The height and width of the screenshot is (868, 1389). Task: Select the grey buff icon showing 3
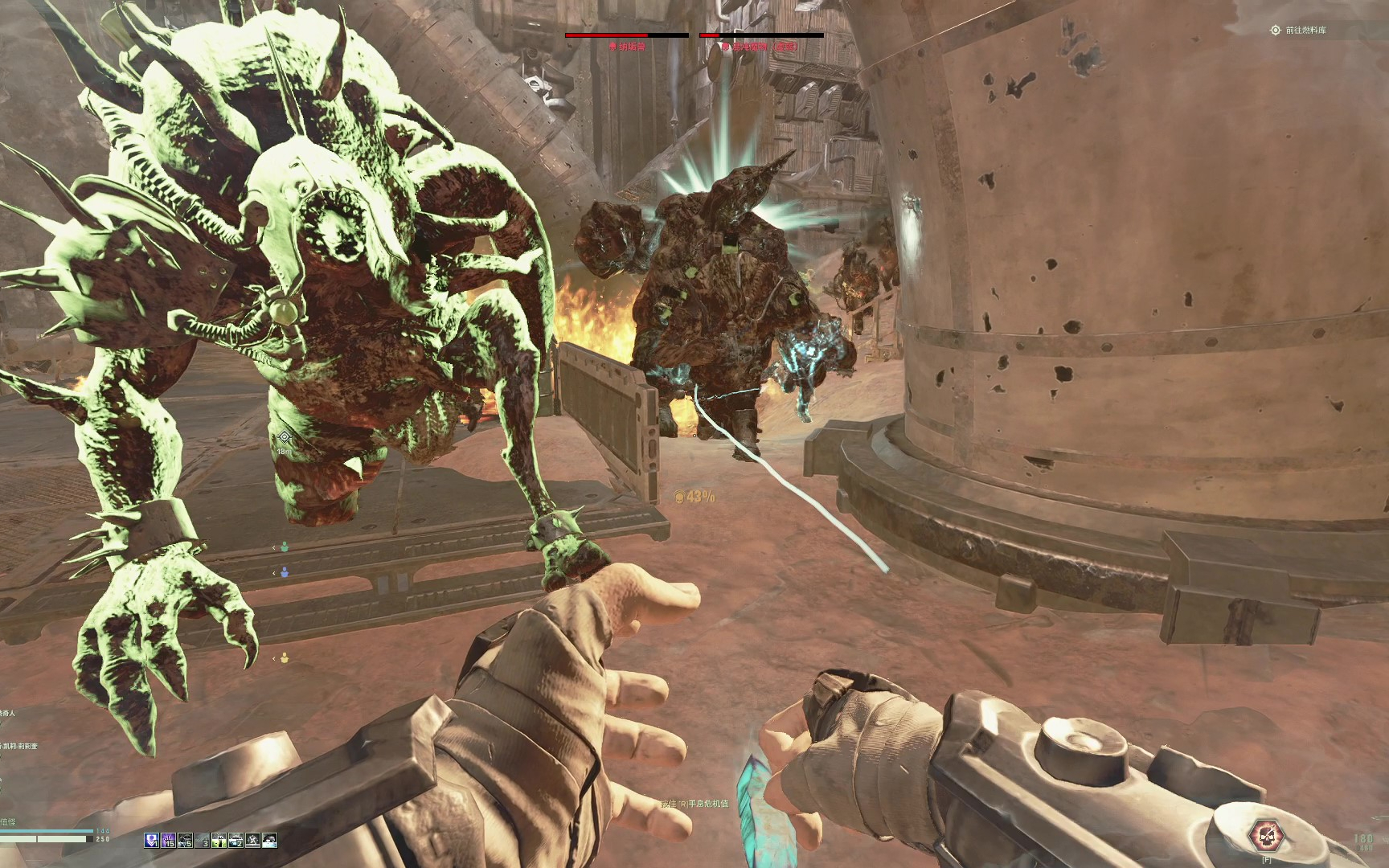pyautogui.click(x=202, y=841)
